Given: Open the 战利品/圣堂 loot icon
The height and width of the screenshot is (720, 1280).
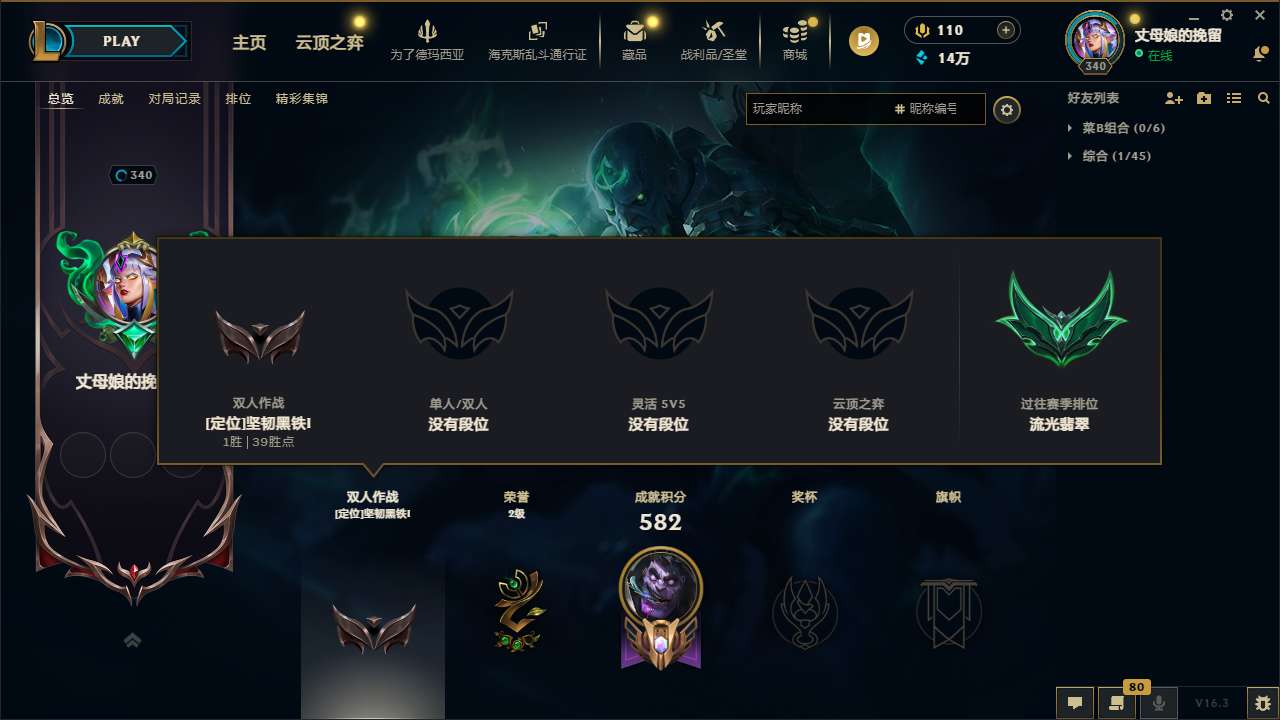Looking at the screenshot, I should coord(714,31).
